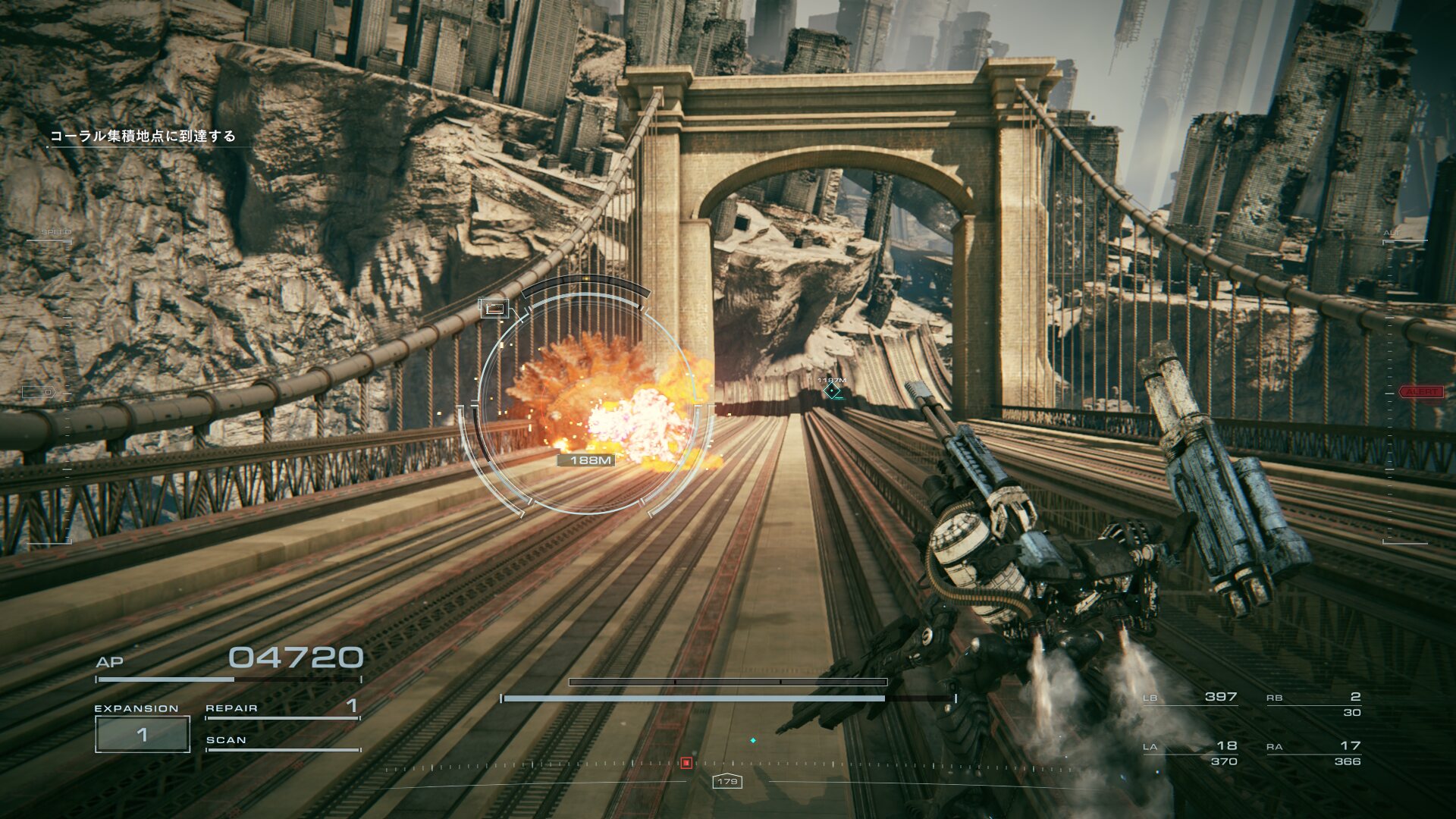The width and height of the screenshot is (1456, 819).
Task: Select the Japanese mission objective text
Action: [x=143, y=136]
